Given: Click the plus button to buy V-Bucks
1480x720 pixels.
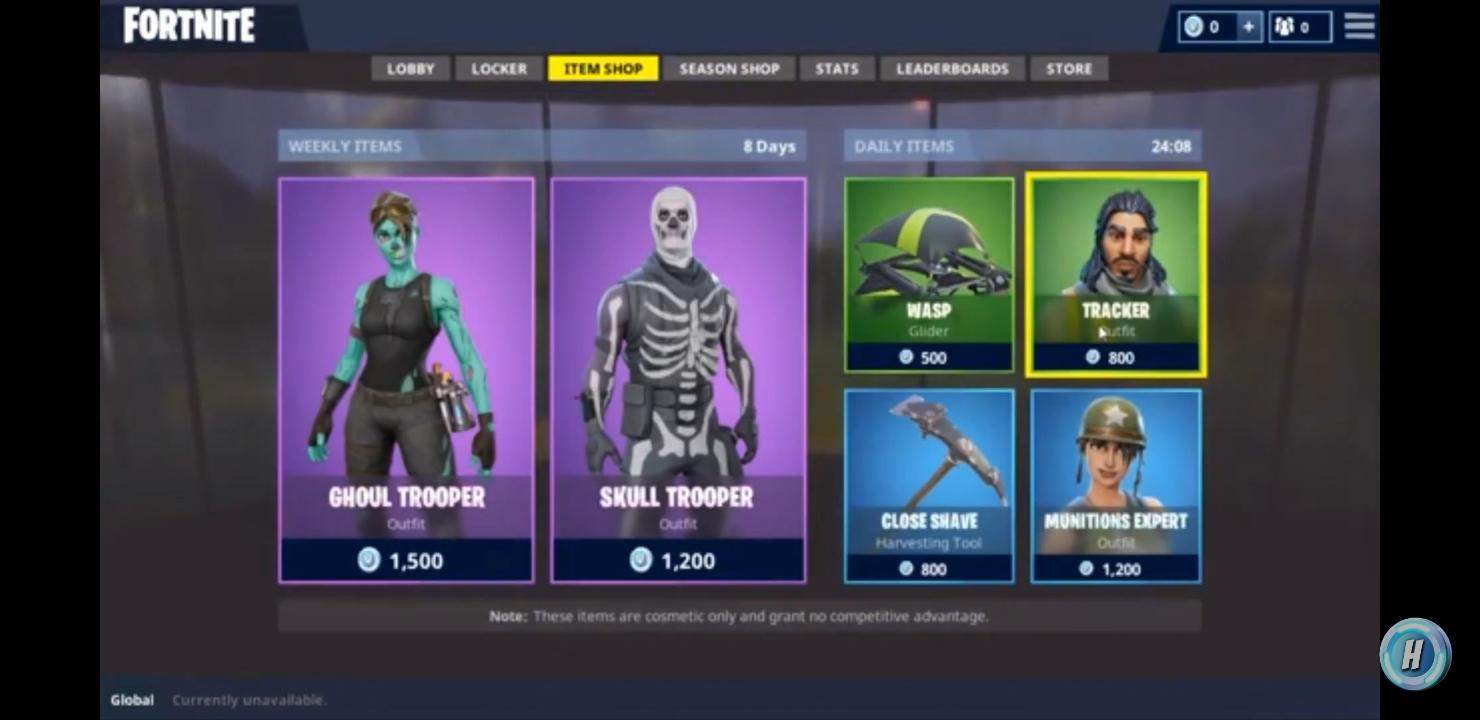Looking at the screenshot, I should point(1250,27).
